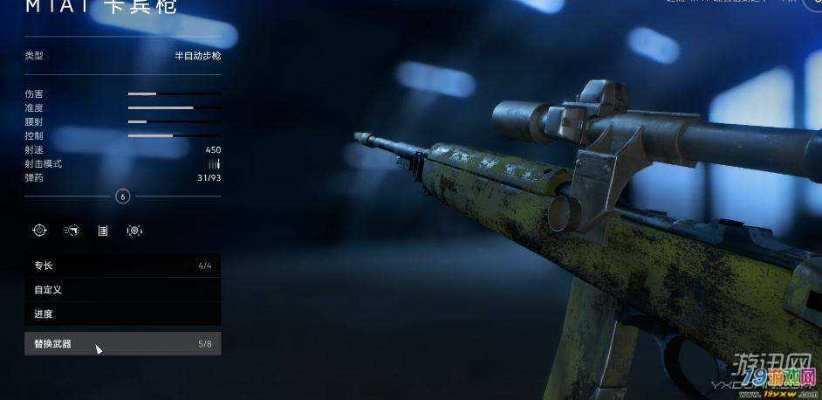Click the crosshair specialization icon

pyautogui.click(x=40, y=230)
